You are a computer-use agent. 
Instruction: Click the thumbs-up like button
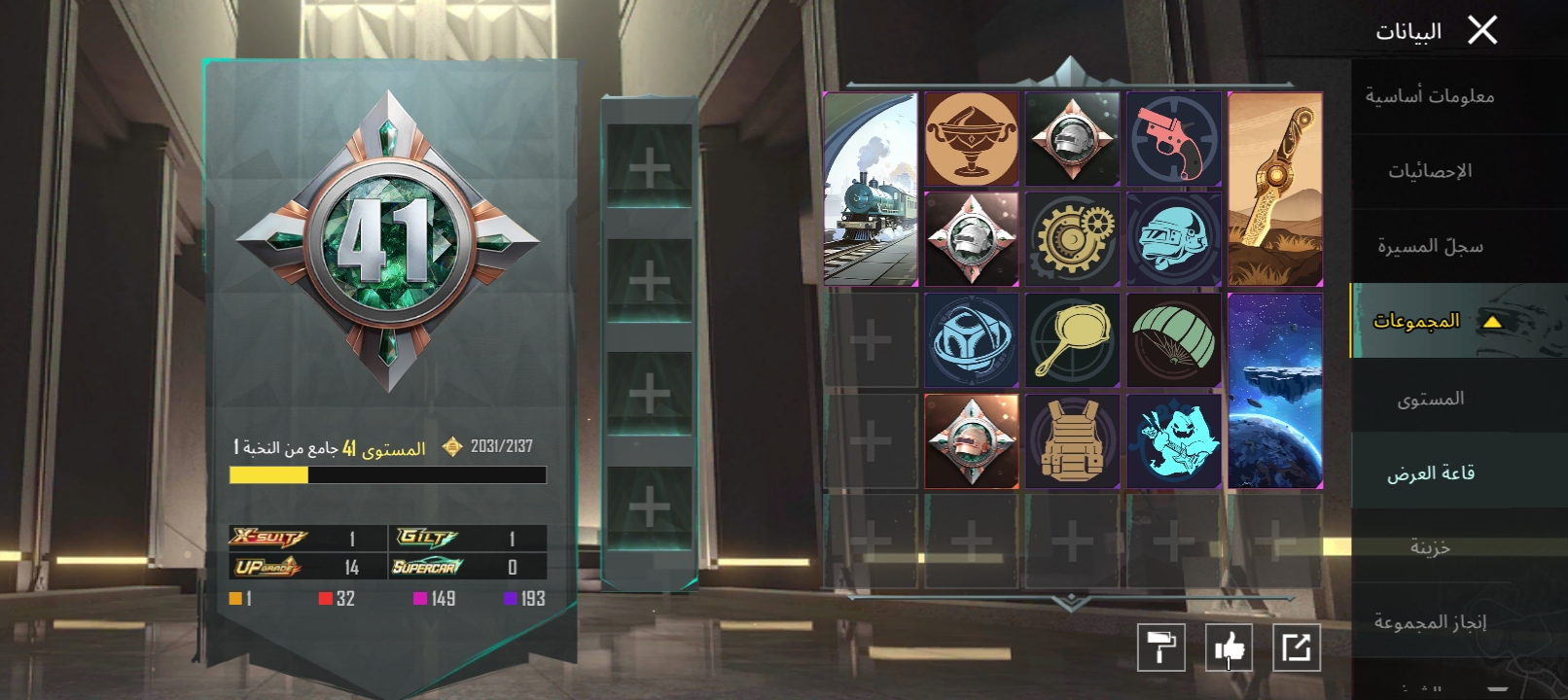(x=1229, y=647)
